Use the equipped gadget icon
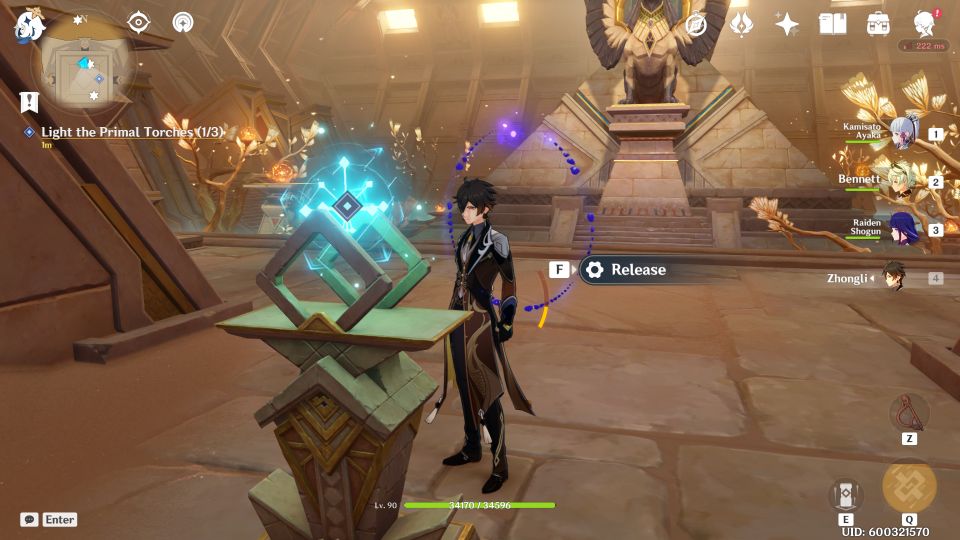Viewport: 960px width, 540px height. [x=909, y=412]
